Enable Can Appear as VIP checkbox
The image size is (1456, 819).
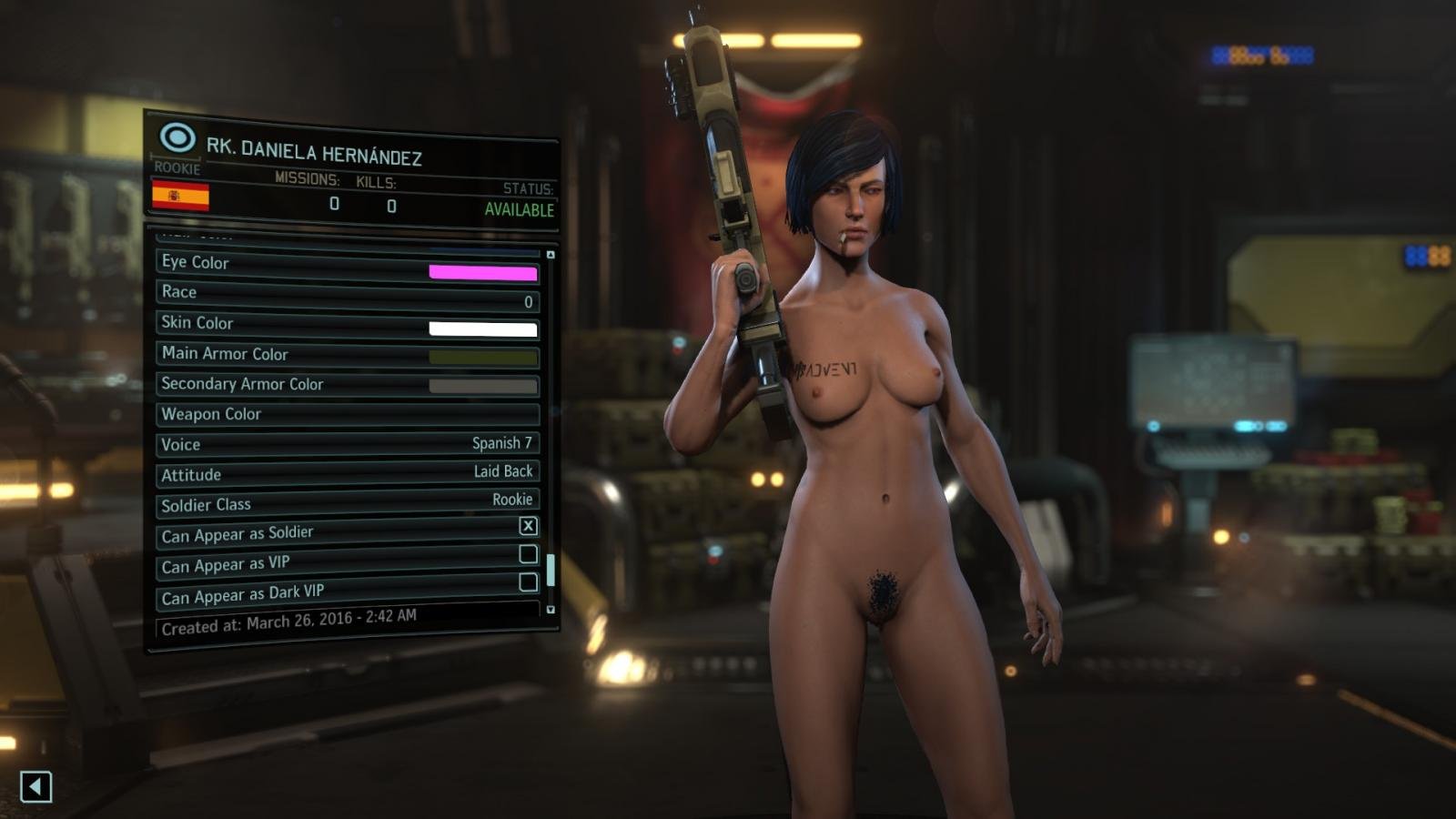[528, 553]
